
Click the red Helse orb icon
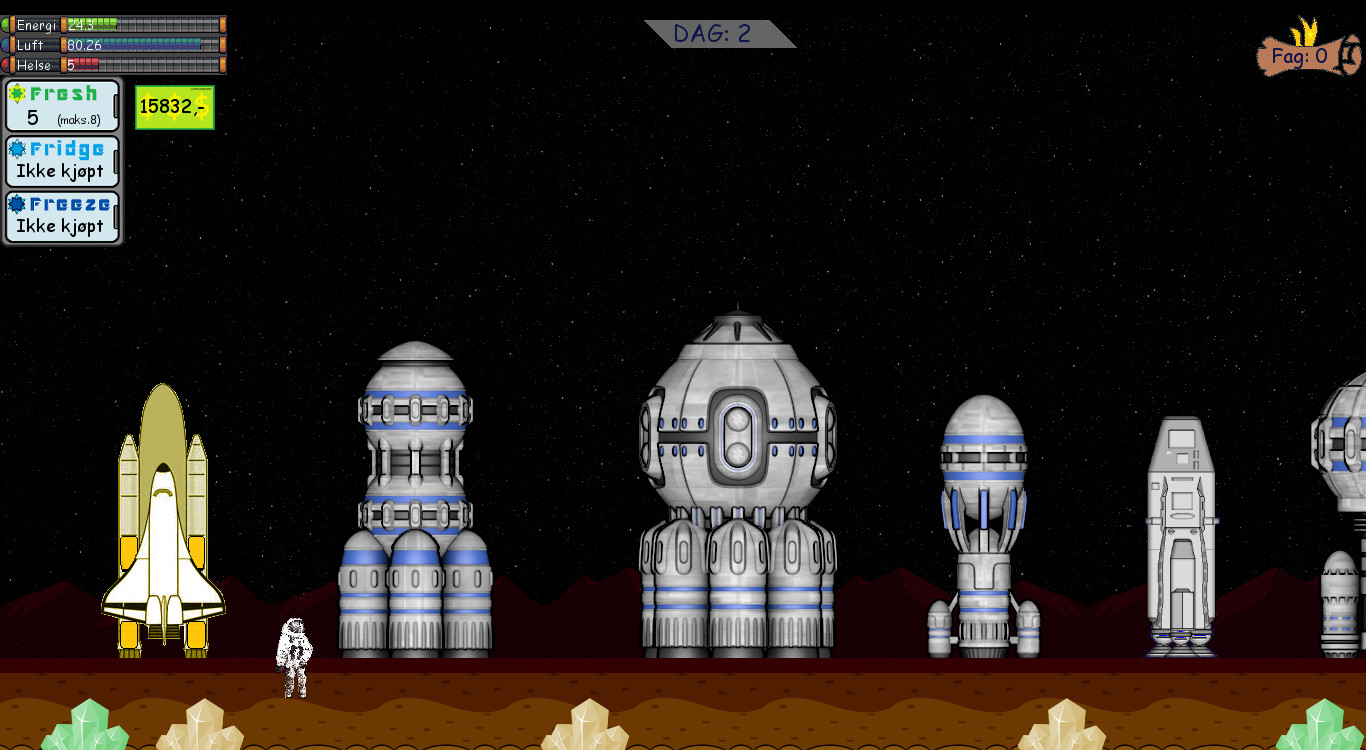coord(5,63)
